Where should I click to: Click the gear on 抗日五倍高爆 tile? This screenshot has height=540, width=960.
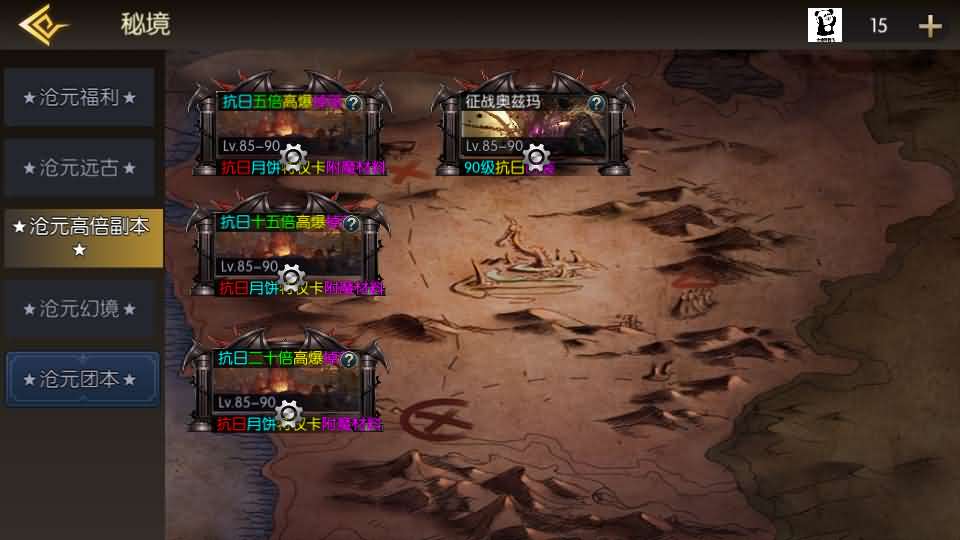pos(293,155)
